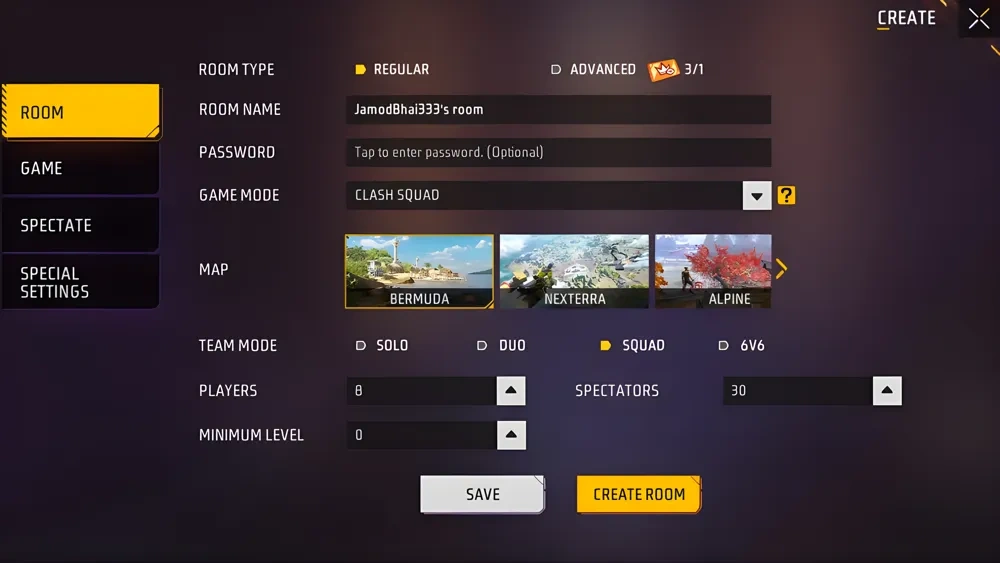This screenshot has width=1000, height=563.
Task: Open the Spectate tab
Action: click(x=80, y=225)
